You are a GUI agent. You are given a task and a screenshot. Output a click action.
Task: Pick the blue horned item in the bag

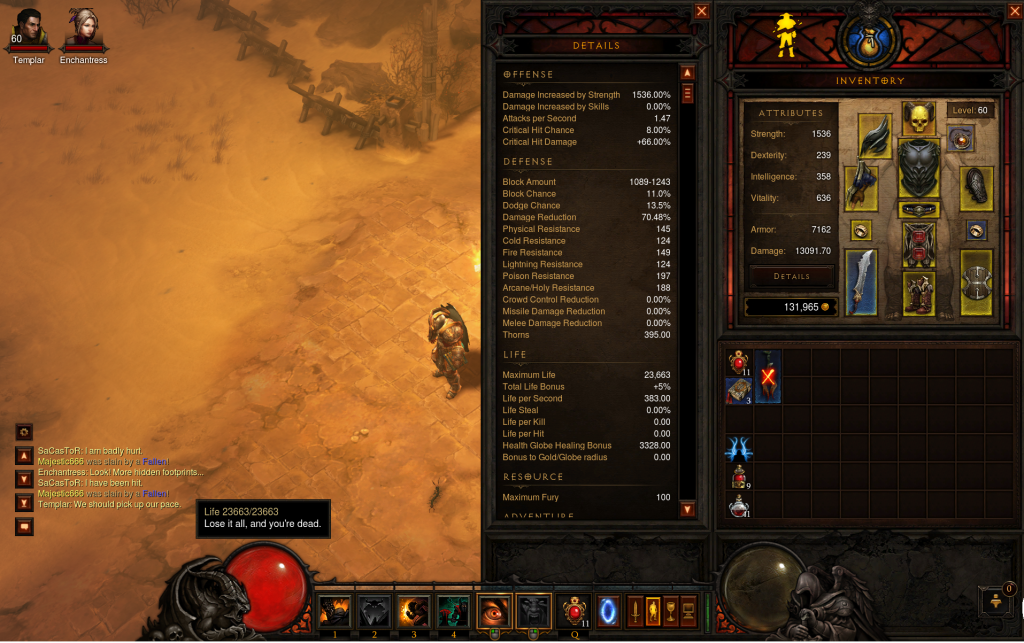[738, 449]
